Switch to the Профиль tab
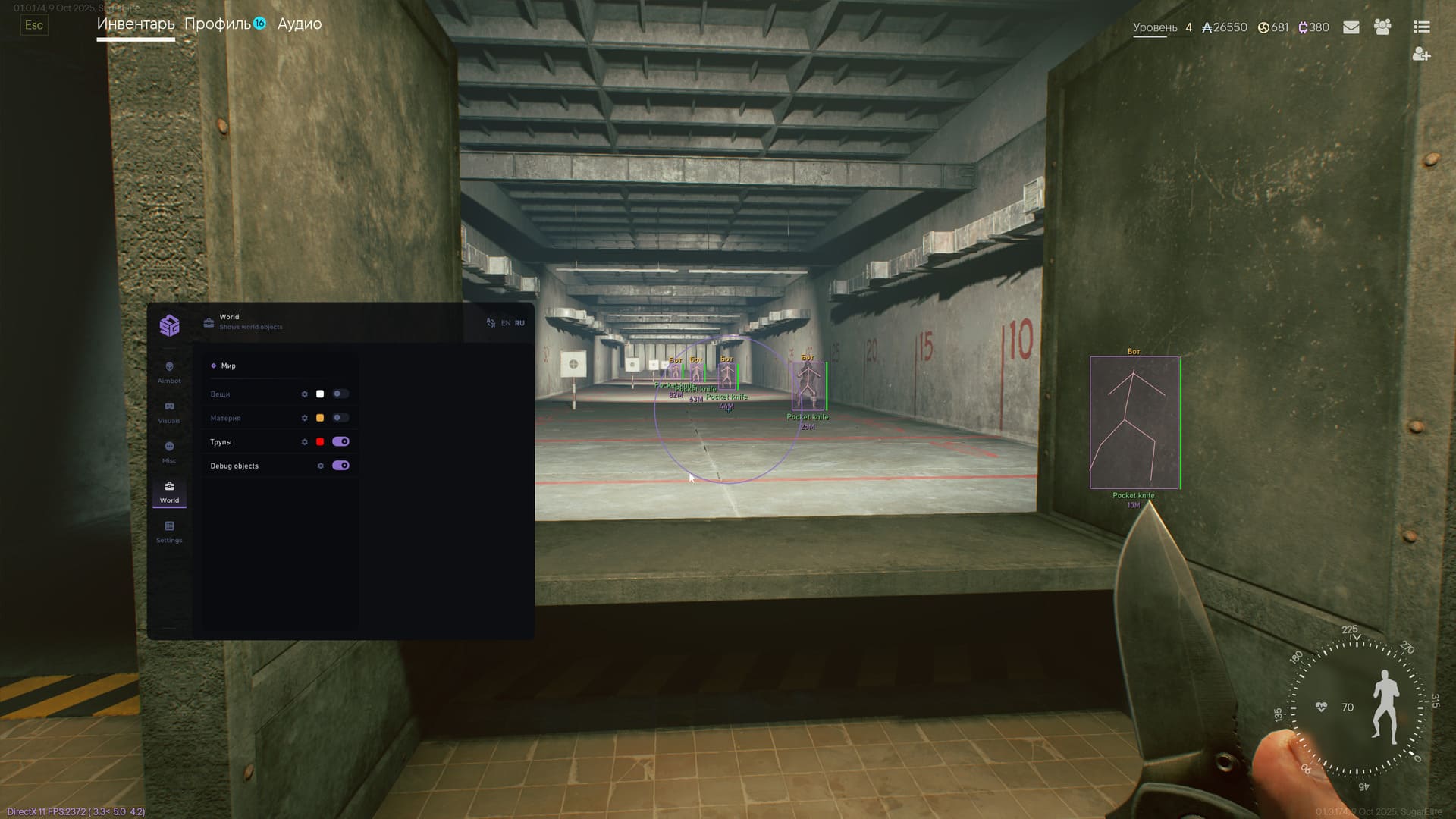This screenshot has width=1456, height=819. (x=219, y=24)
